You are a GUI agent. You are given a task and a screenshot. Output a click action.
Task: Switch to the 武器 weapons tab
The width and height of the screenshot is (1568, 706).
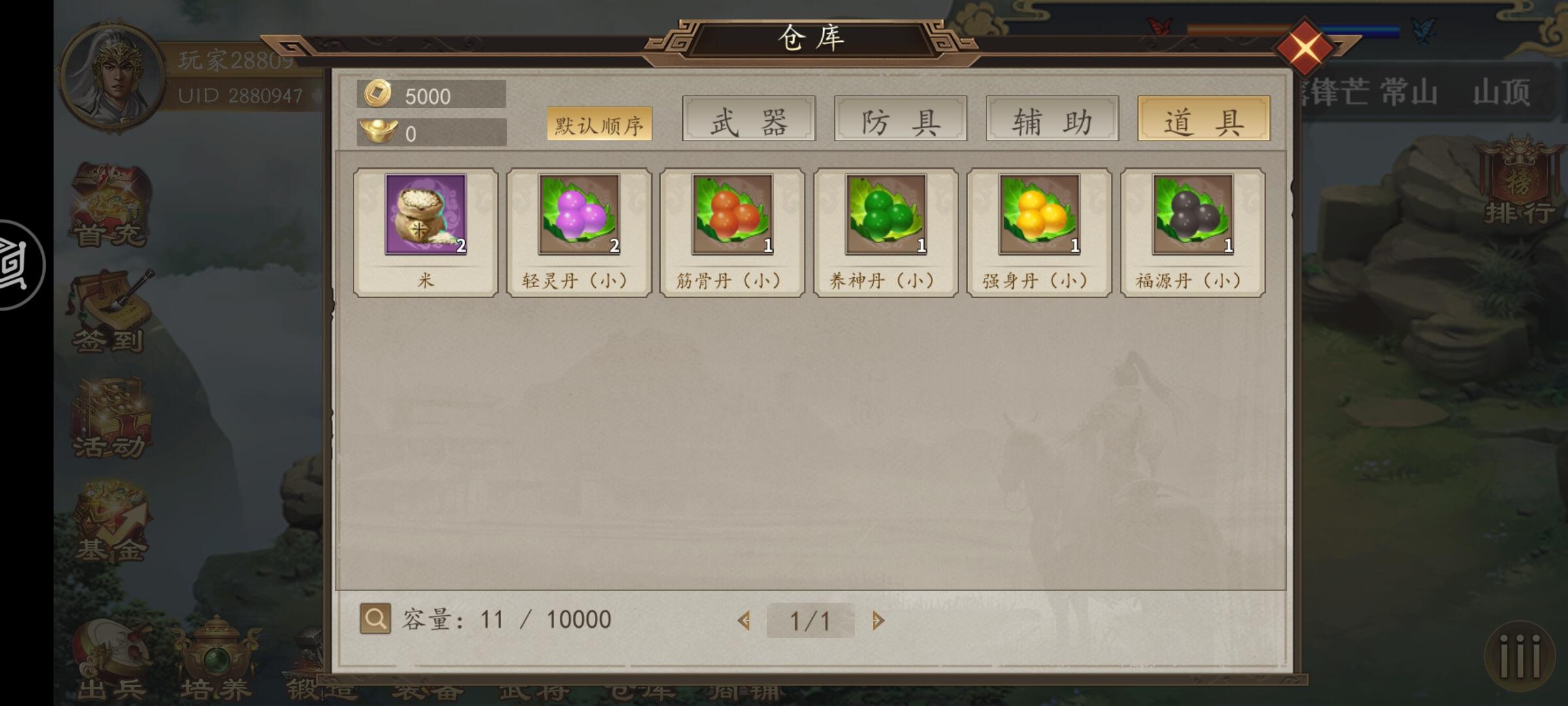(x=747, y=120)
